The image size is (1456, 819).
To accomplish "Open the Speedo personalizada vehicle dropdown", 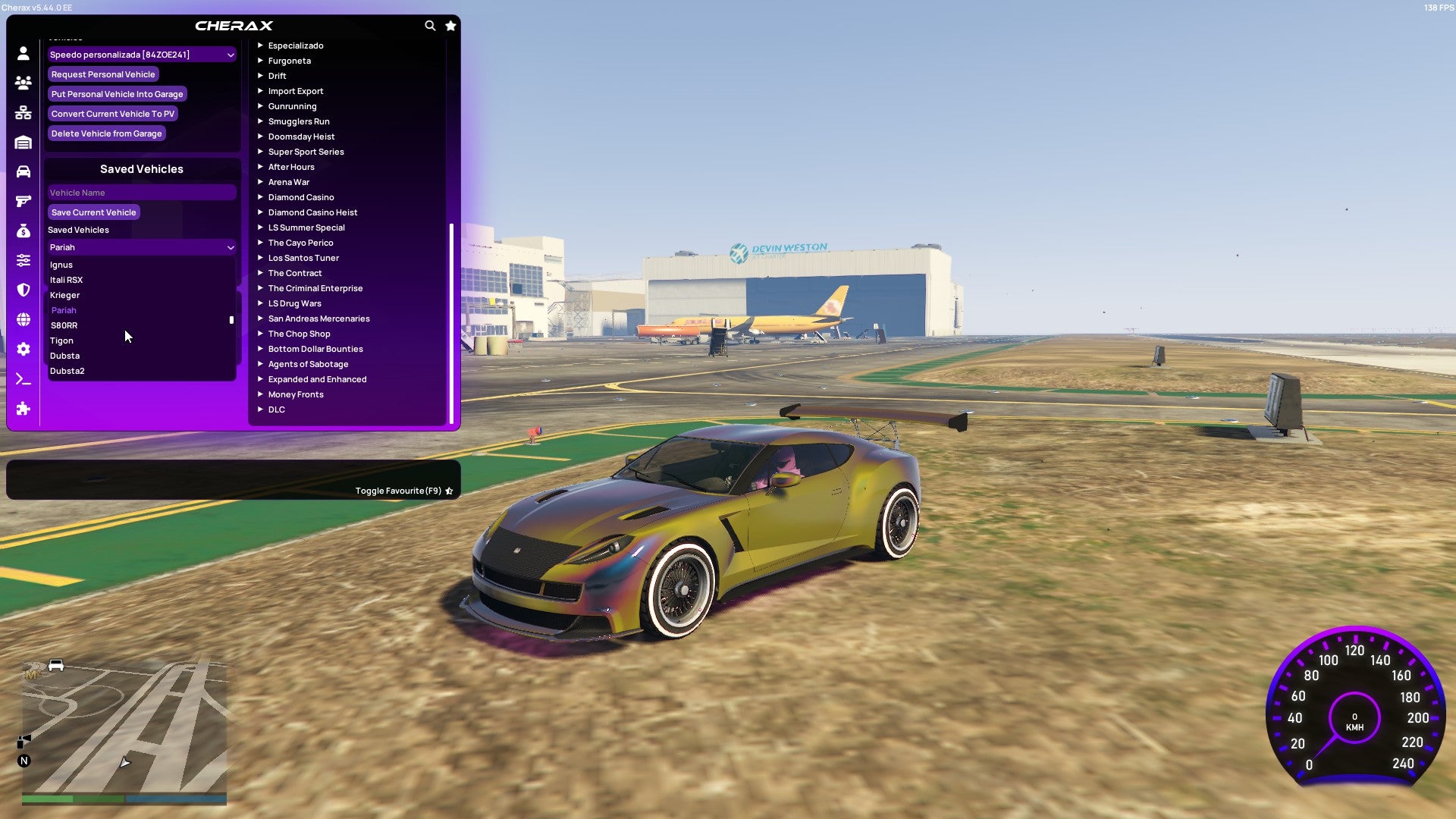I will point(141,55).
